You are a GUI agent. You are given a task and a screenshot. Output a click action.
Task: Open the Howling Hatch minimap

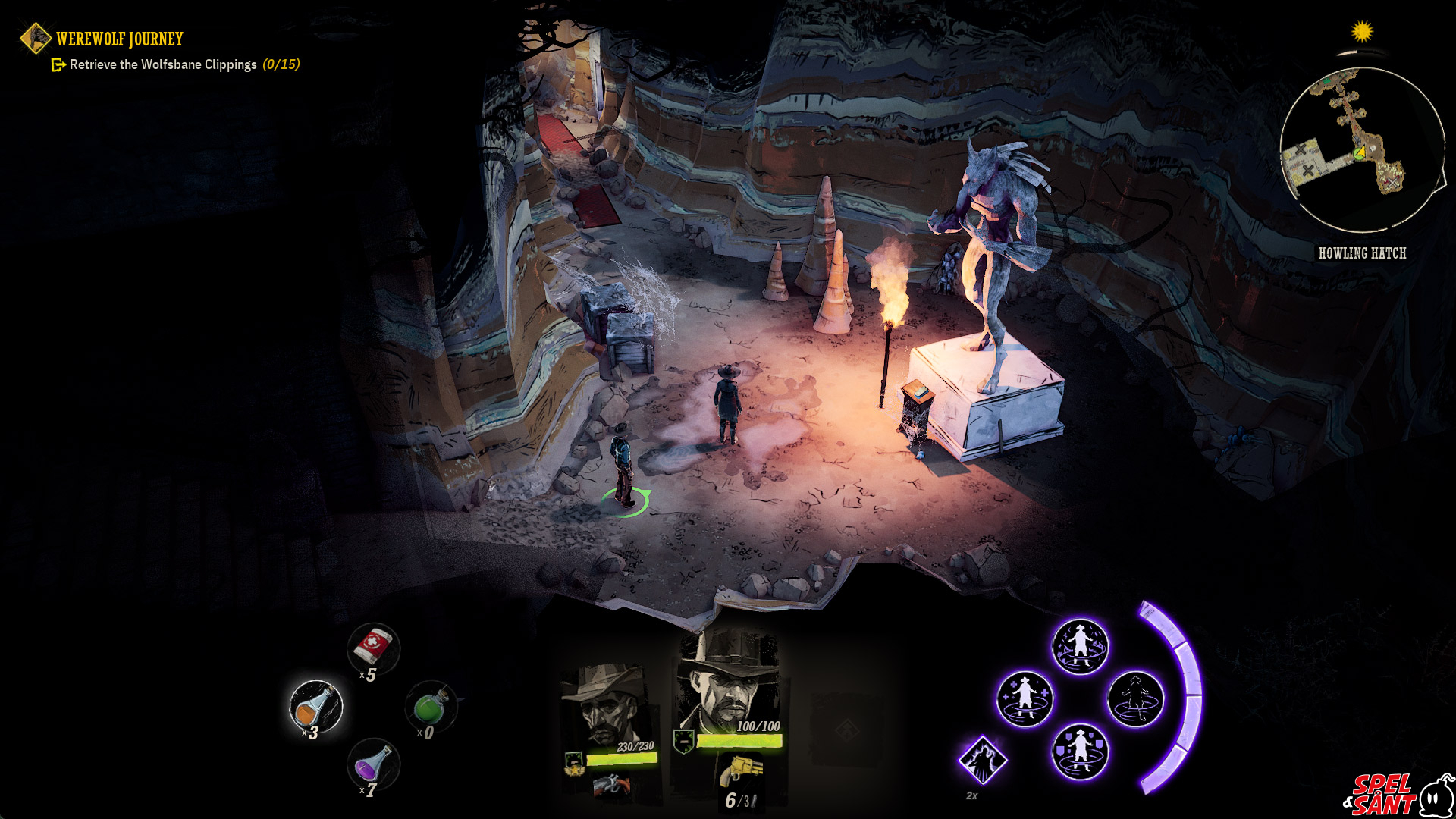click(x=1361, y=149)
